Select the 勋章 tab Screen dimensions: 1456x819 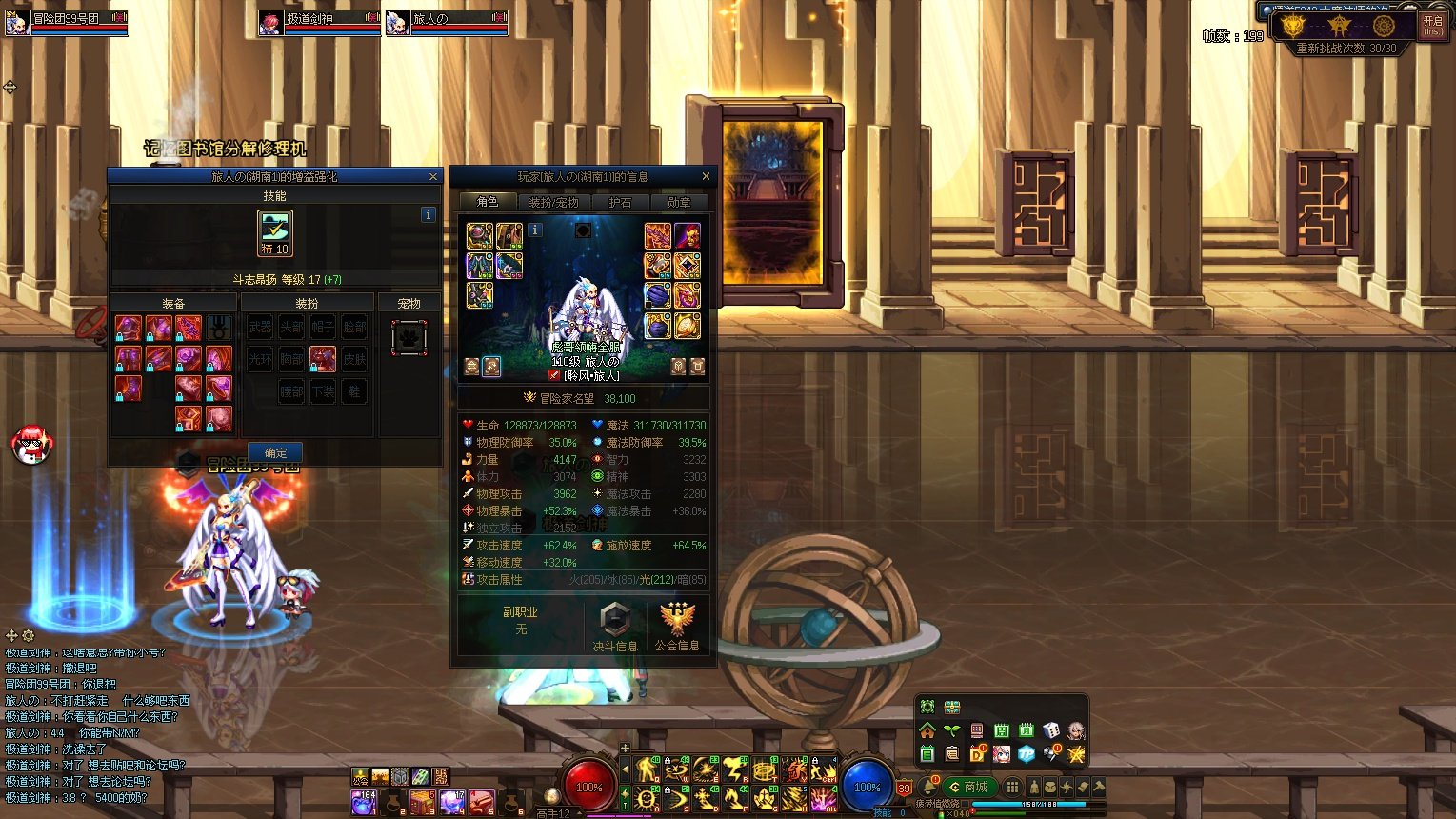(679, 202)
